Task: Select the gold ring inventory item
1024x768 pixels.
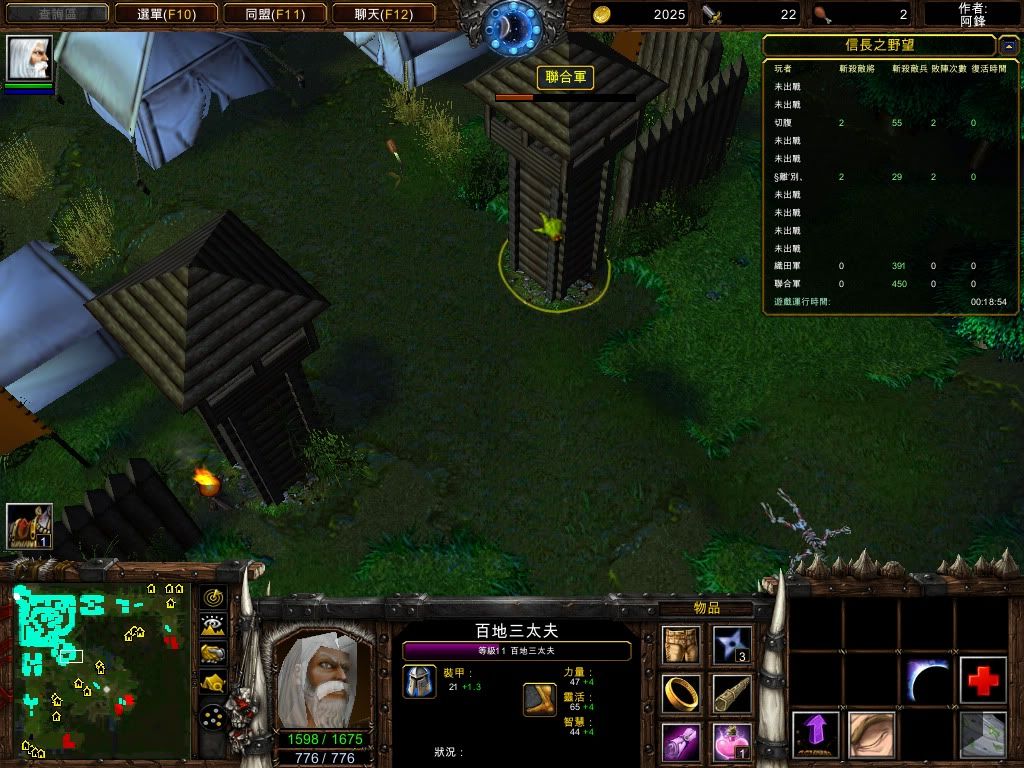Action: click(x=681, y=693)
